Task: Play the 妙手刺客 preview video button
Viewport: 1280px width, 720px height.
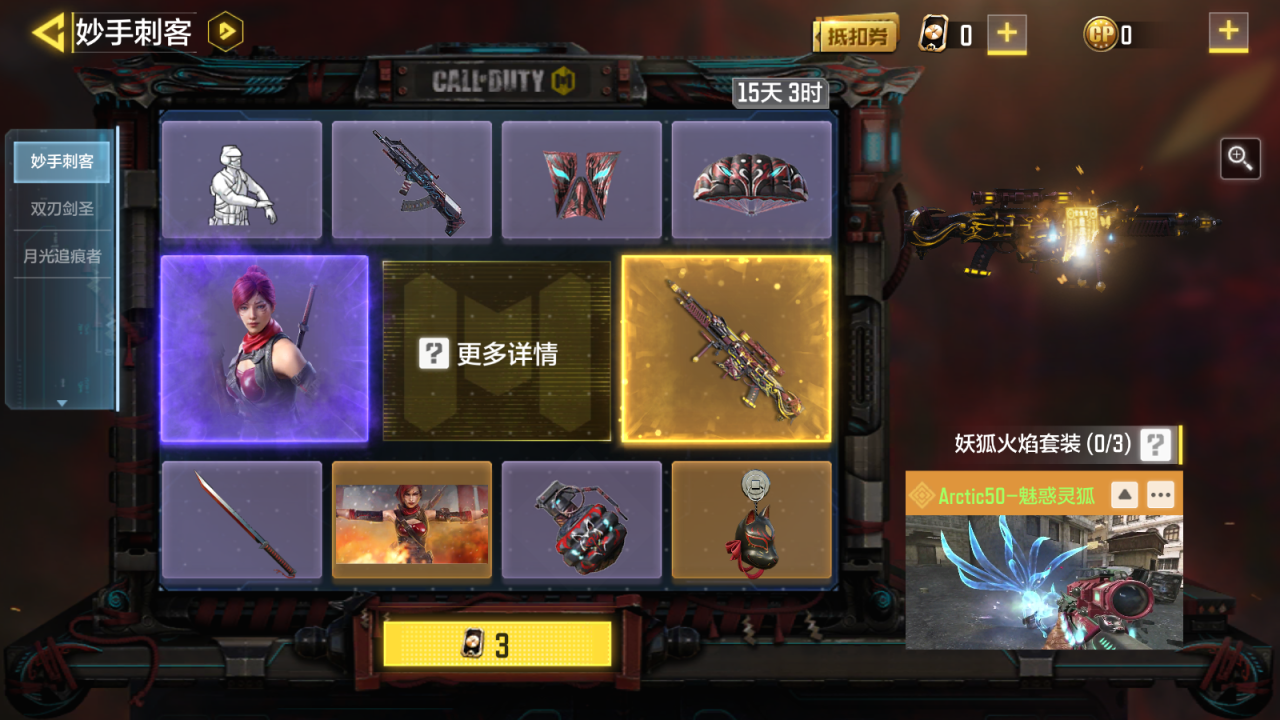Action: 226,33
